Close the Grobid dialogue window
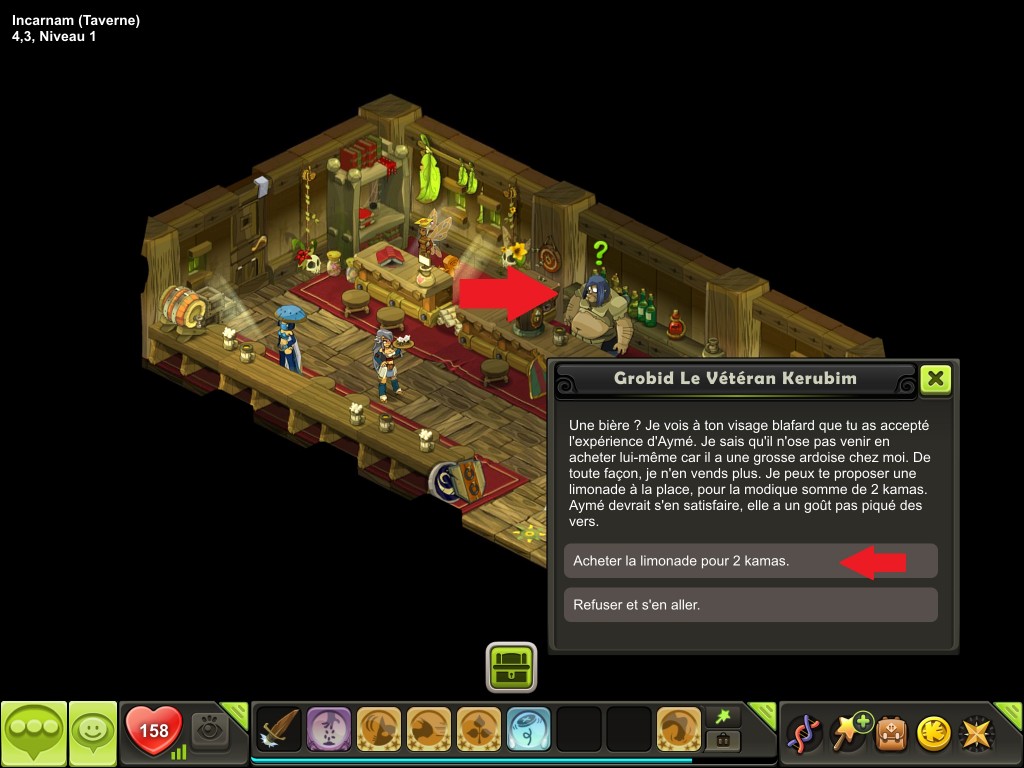 pos(935,379)
